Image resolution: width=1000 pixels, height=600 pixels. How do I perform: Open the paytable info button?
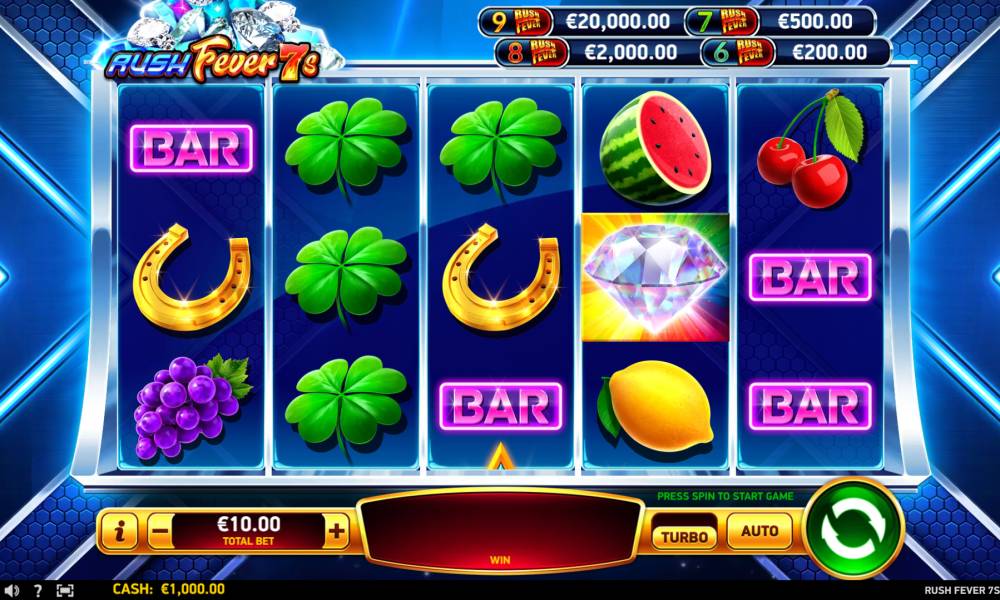click(120, 532)
